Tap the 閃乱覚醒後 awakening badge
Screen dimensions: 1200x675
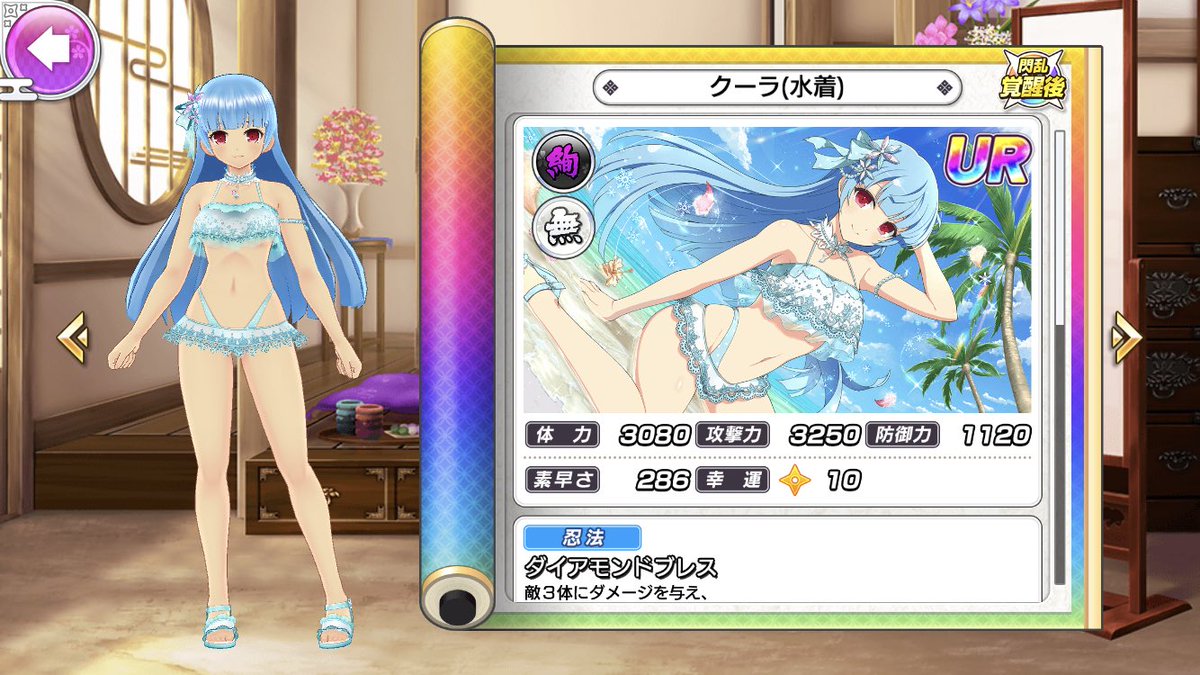pos(1031,77)
